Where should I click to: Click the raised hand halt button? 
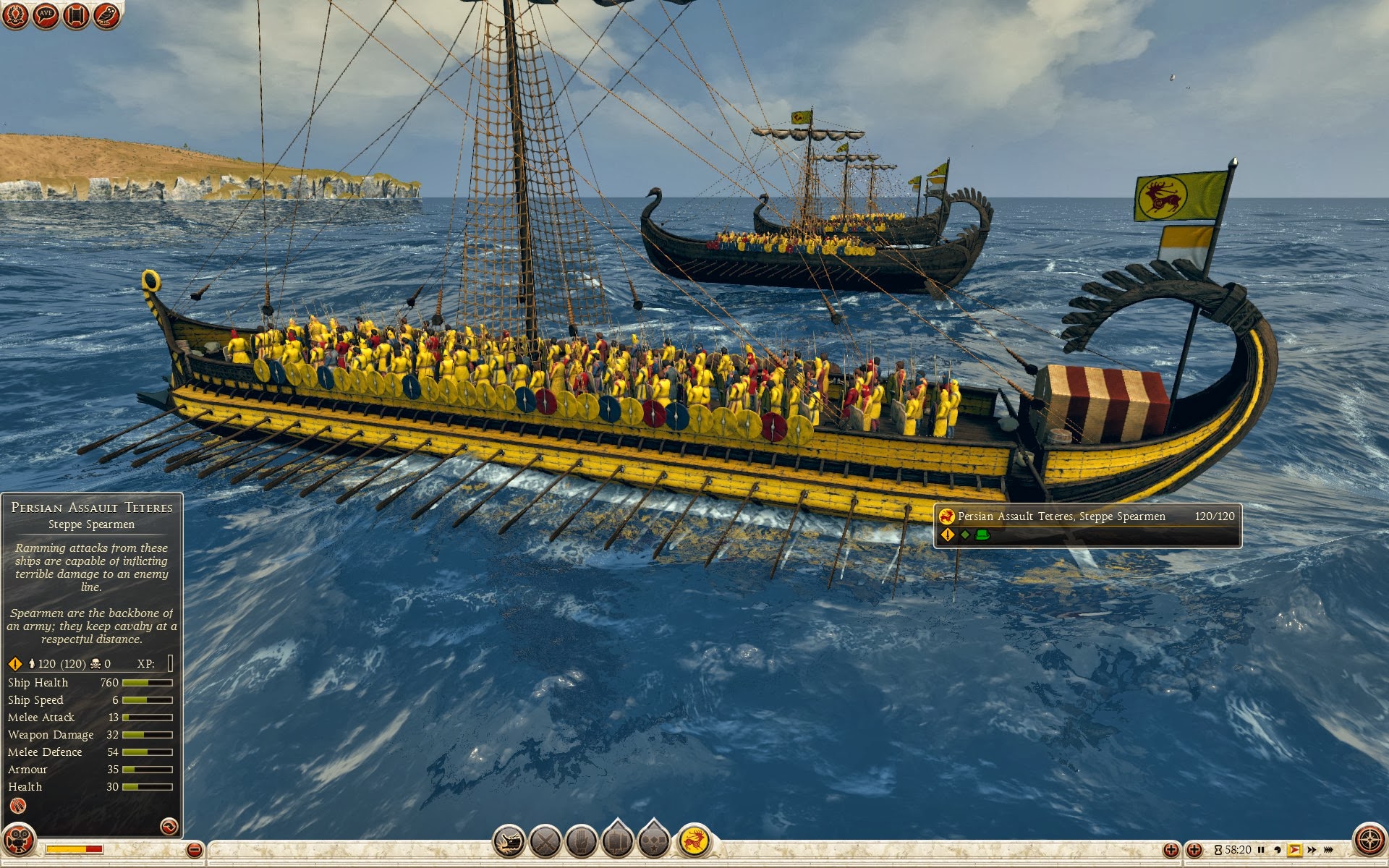(581, 842)
